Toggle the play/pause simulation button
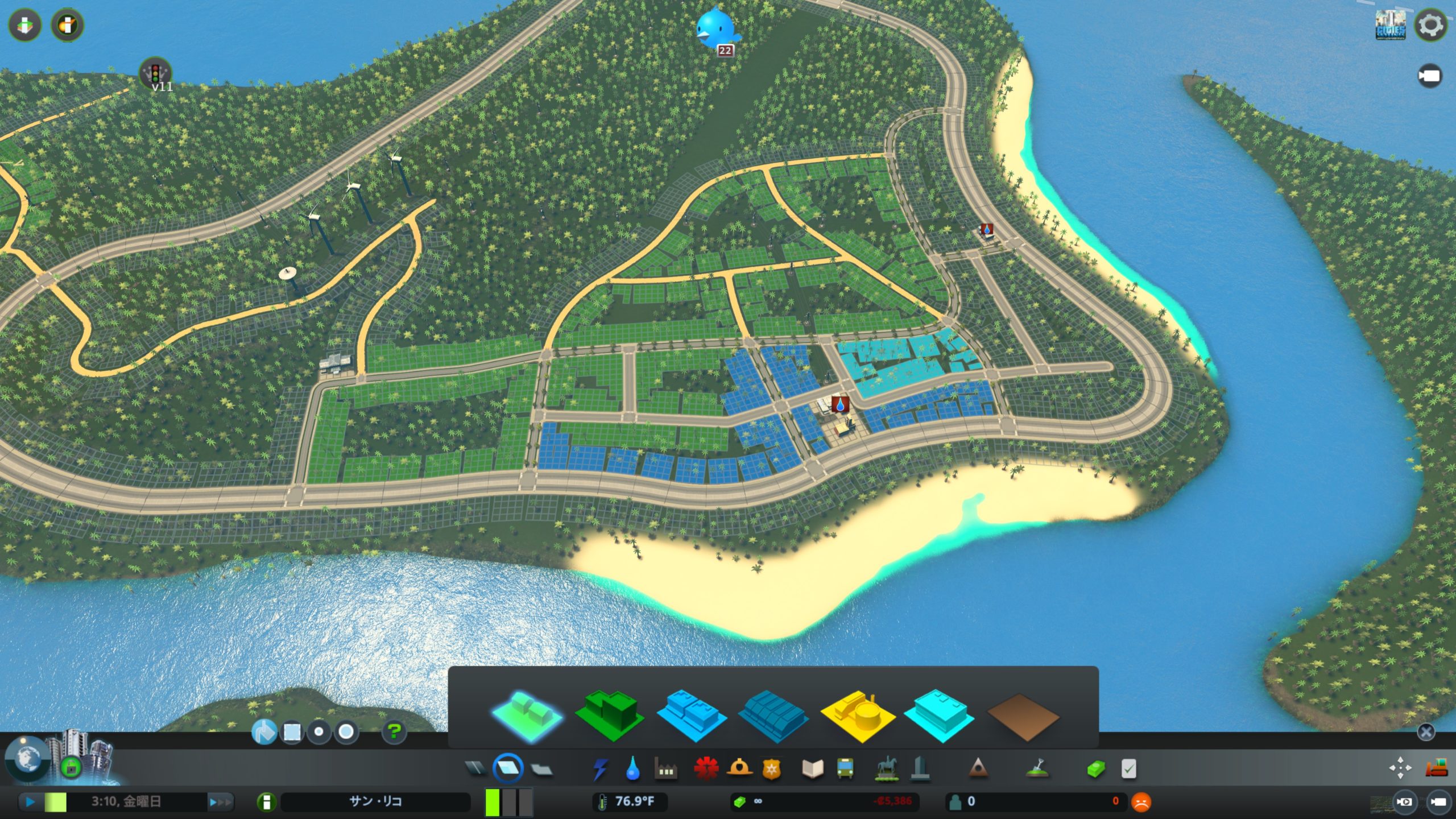Image resolution: width=1456 pixels, height=819 pixels. (x=30, y=802)
